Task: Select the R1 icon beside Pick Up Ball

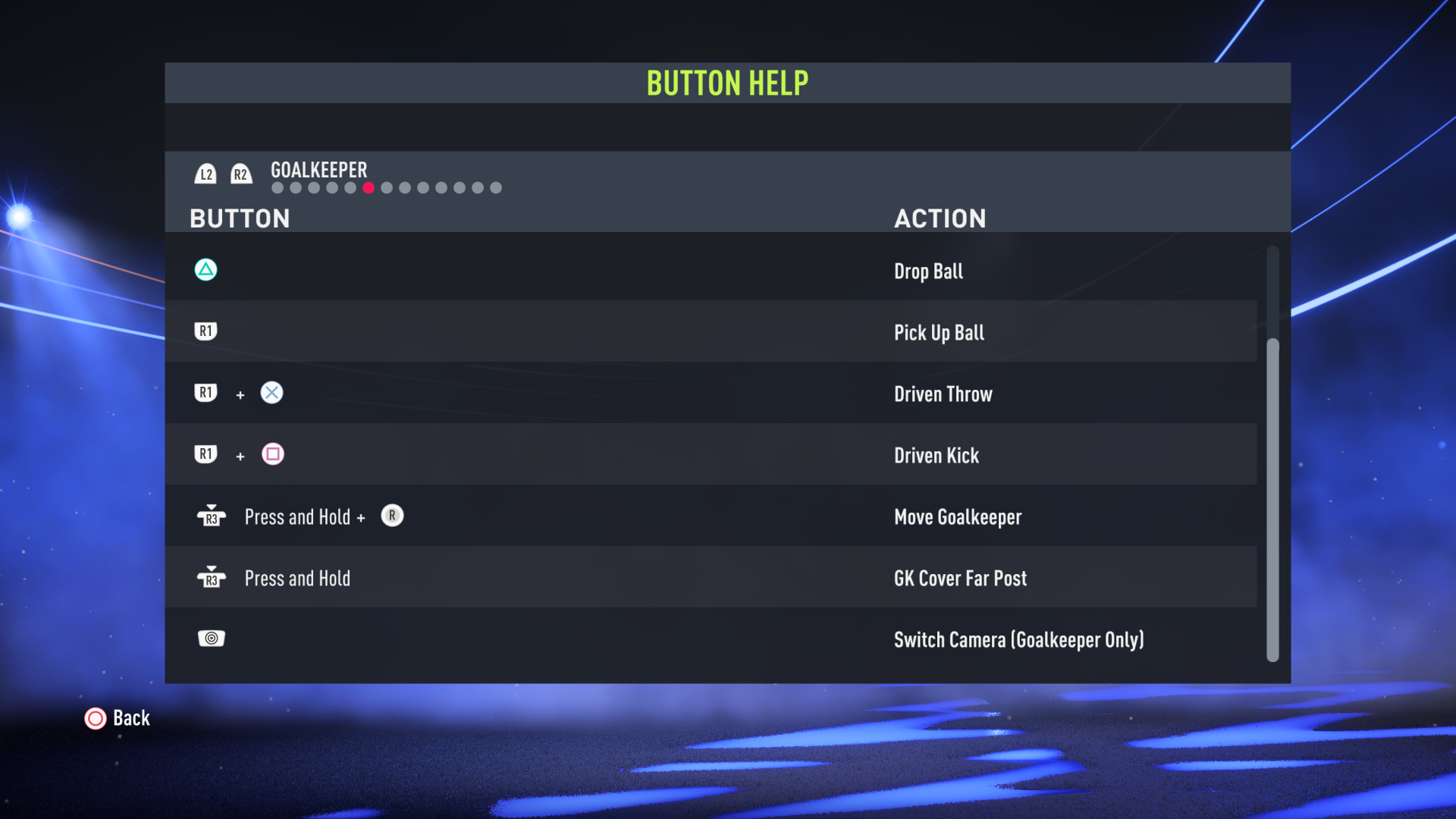Action: pyautogui.click(x=206, y=331)
